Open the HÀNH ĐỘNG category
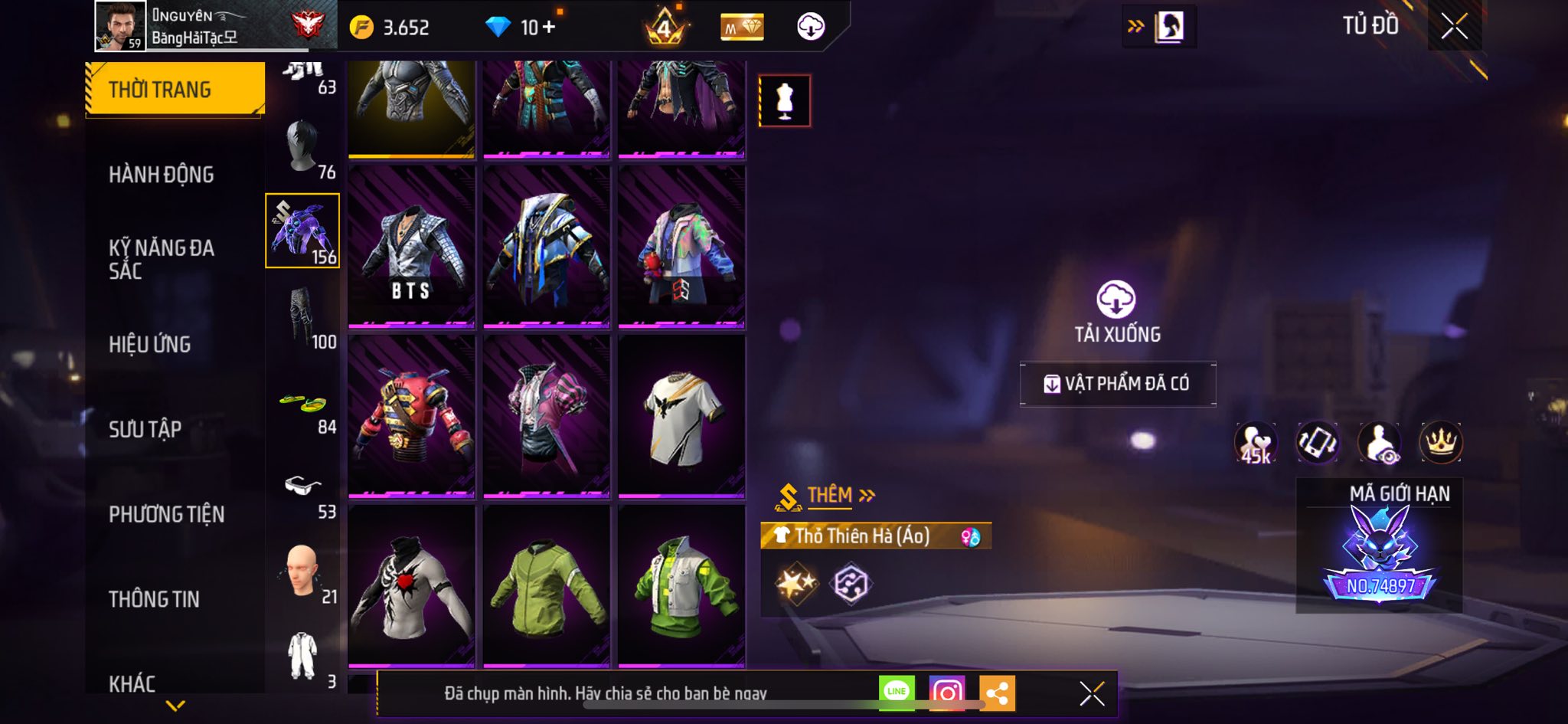Viewport: 1568px width, 724px height. pos(161,175)
